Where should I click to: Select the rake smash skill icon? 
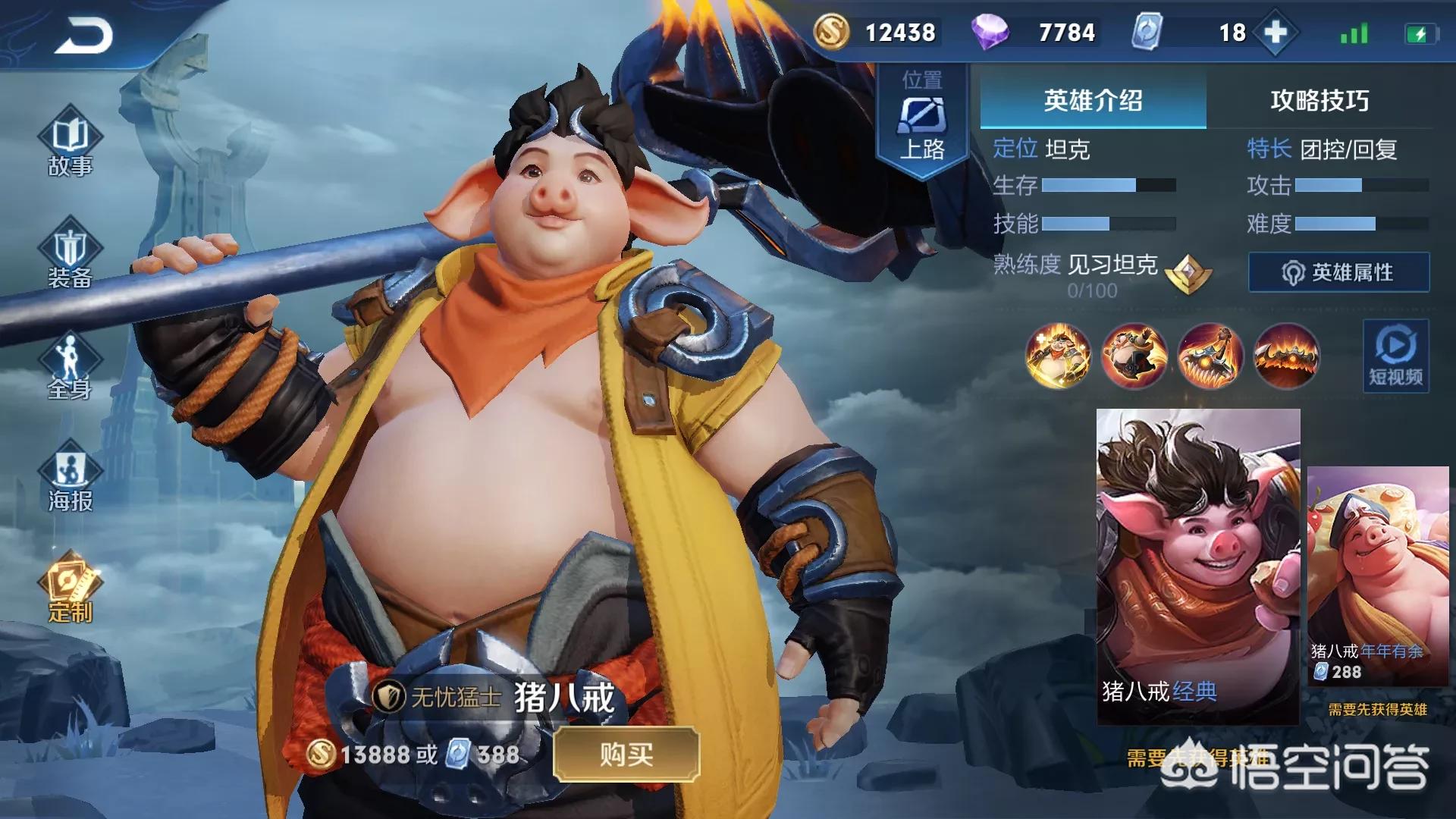coord(1210,356)
